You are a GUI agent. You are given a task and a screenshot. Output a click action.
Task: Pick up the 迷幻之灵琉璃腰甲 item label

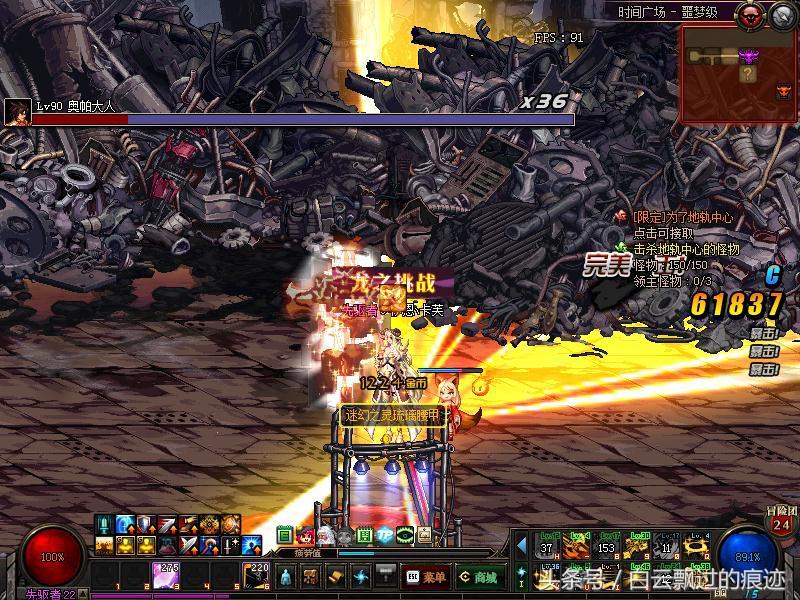click(392, 415)
